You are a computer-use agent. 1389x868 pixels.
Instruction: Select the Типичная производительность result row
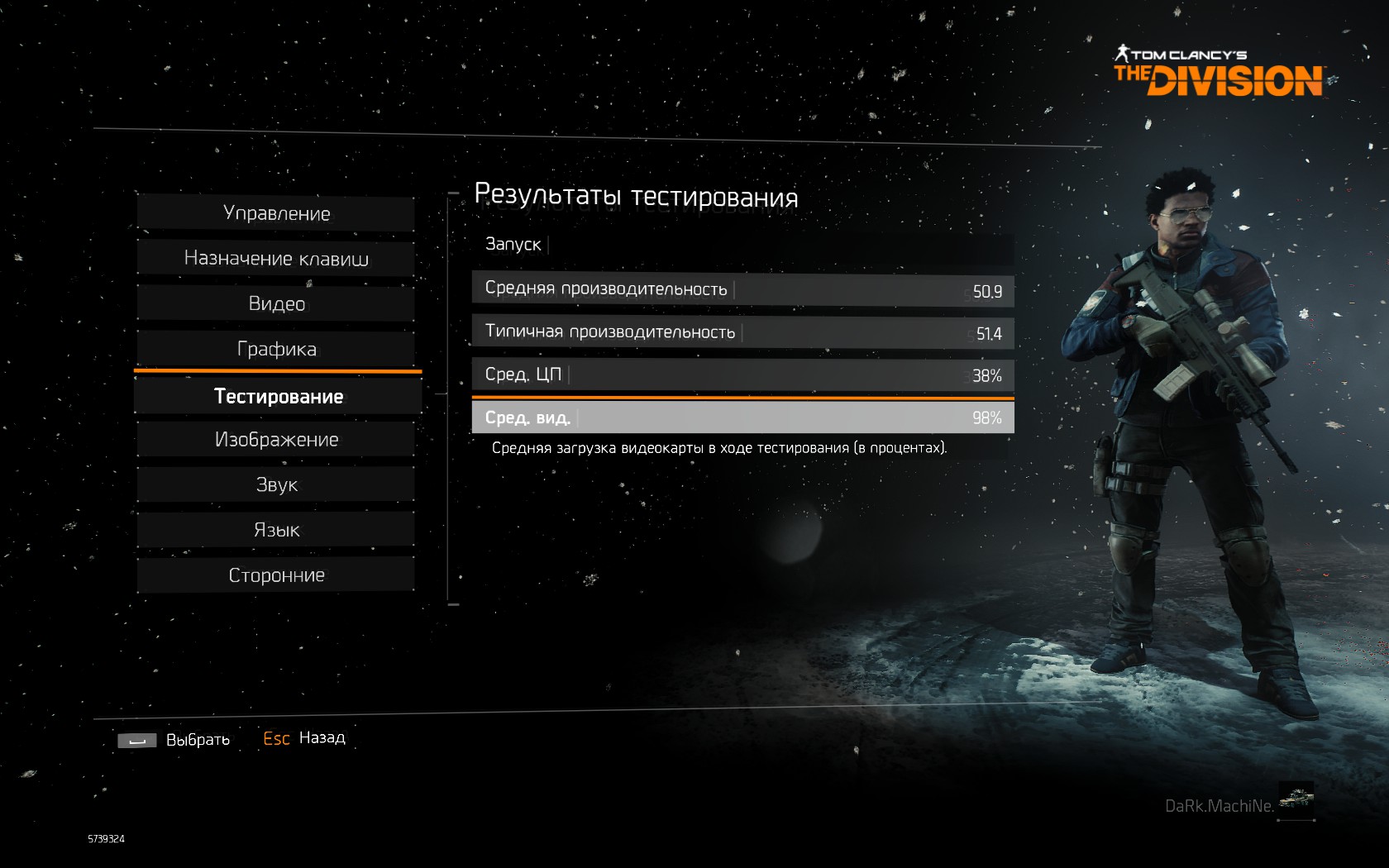tap(742, 332)
